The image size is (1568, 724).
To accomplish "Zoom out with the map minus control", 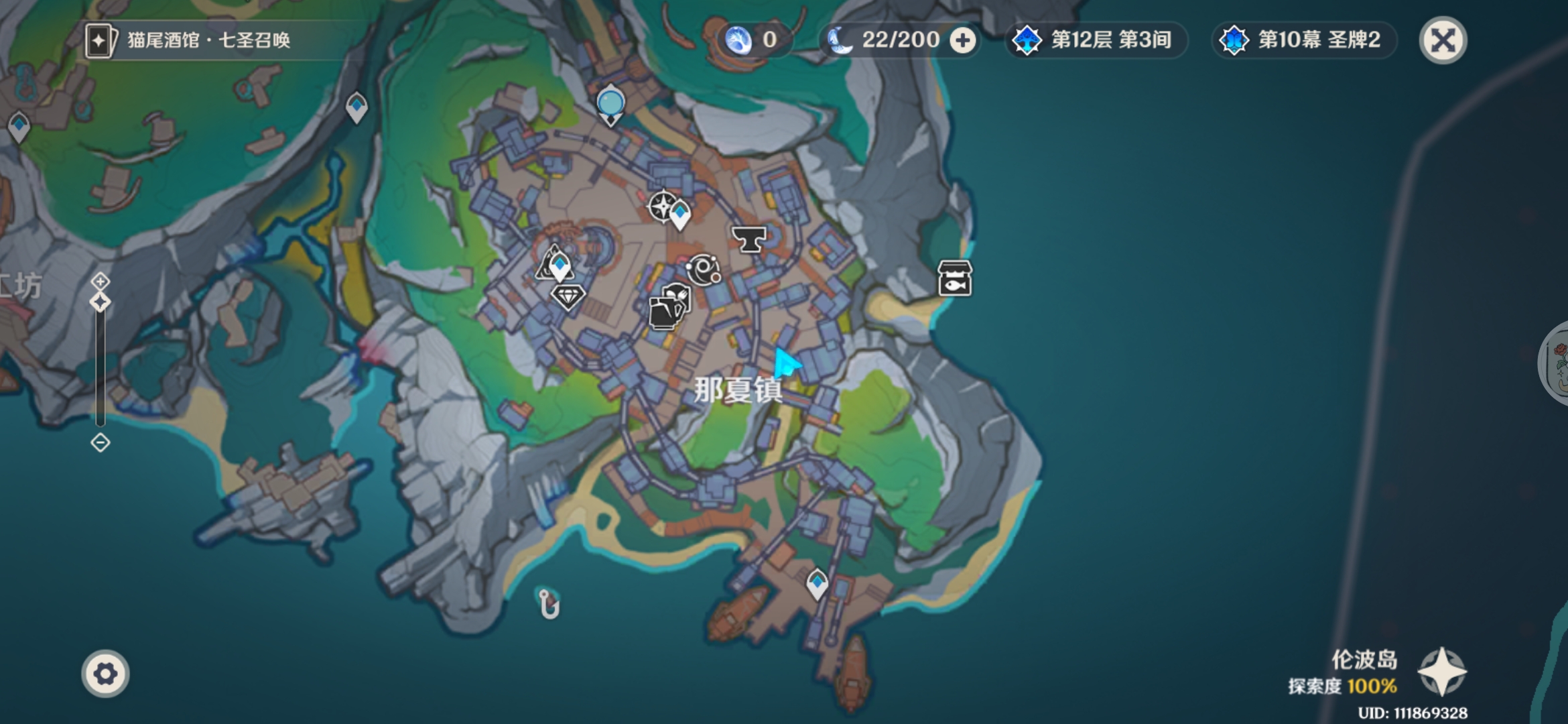I will click(101, 442).
